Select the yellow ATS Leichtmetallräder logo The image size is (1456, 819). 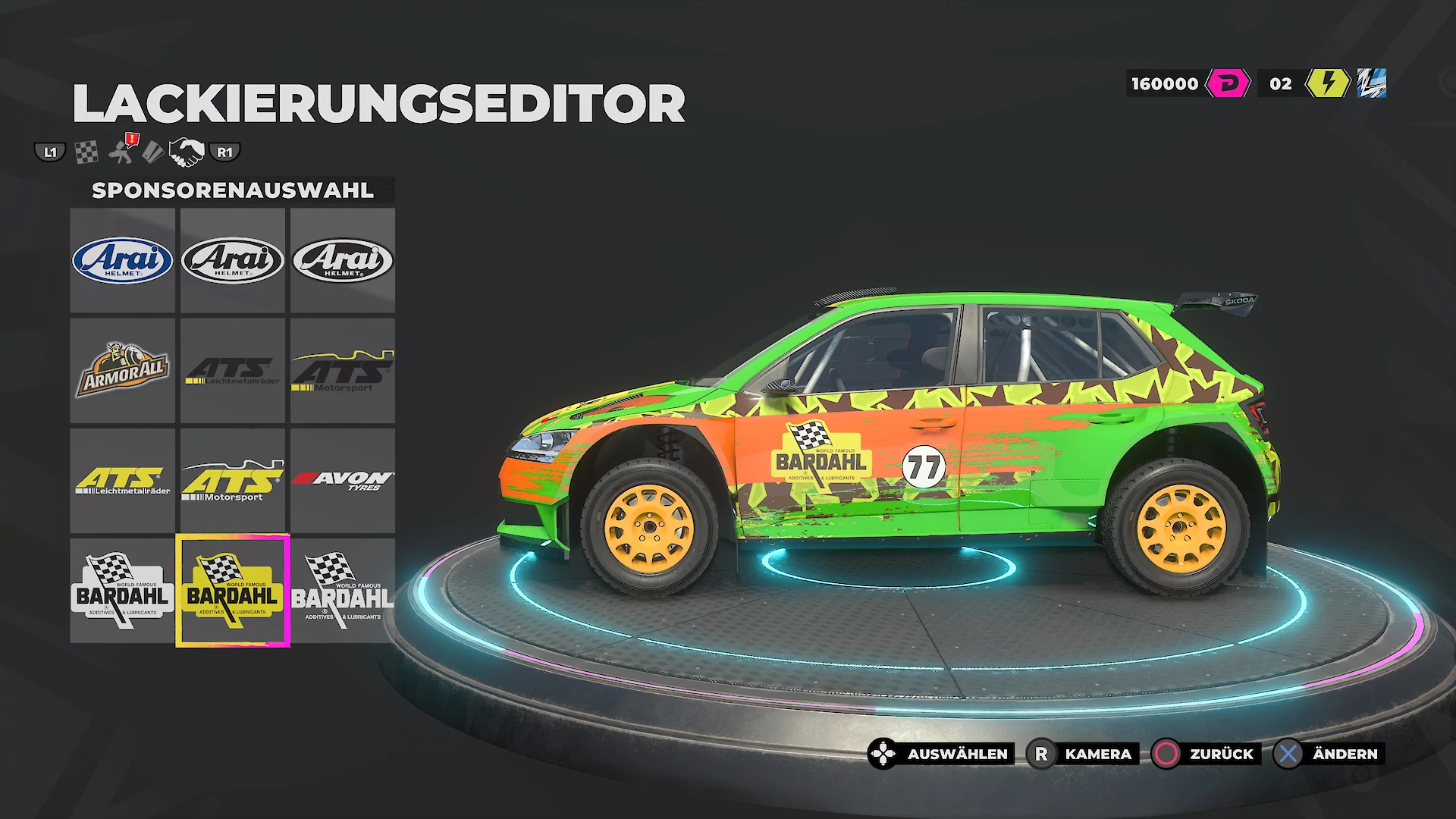(x=122, y=480)
